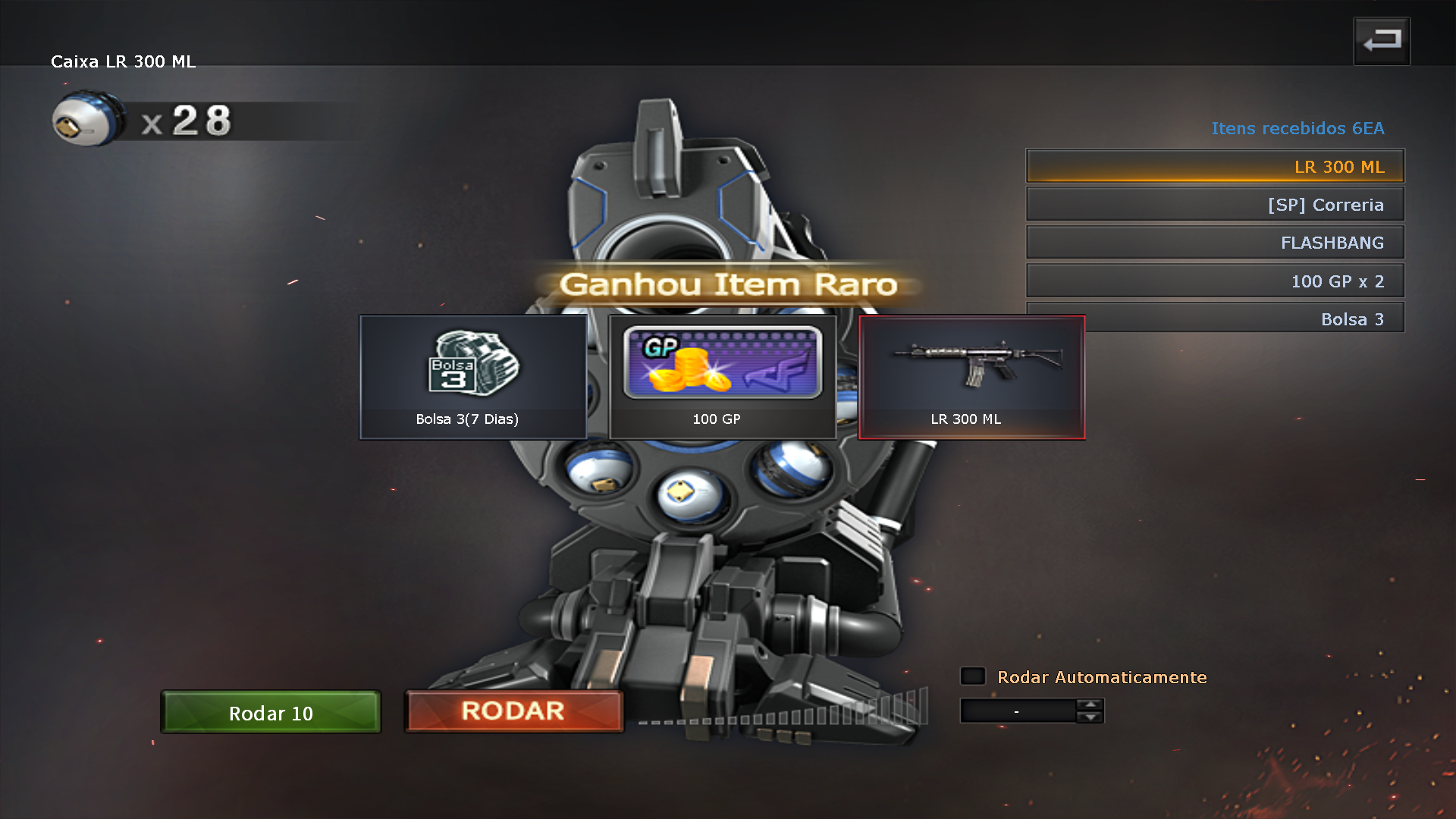This screenshot has height=819, width=1456.
Task: Select the Bolsa 3 (7 Dias) reward card
Action: point(472,377)
